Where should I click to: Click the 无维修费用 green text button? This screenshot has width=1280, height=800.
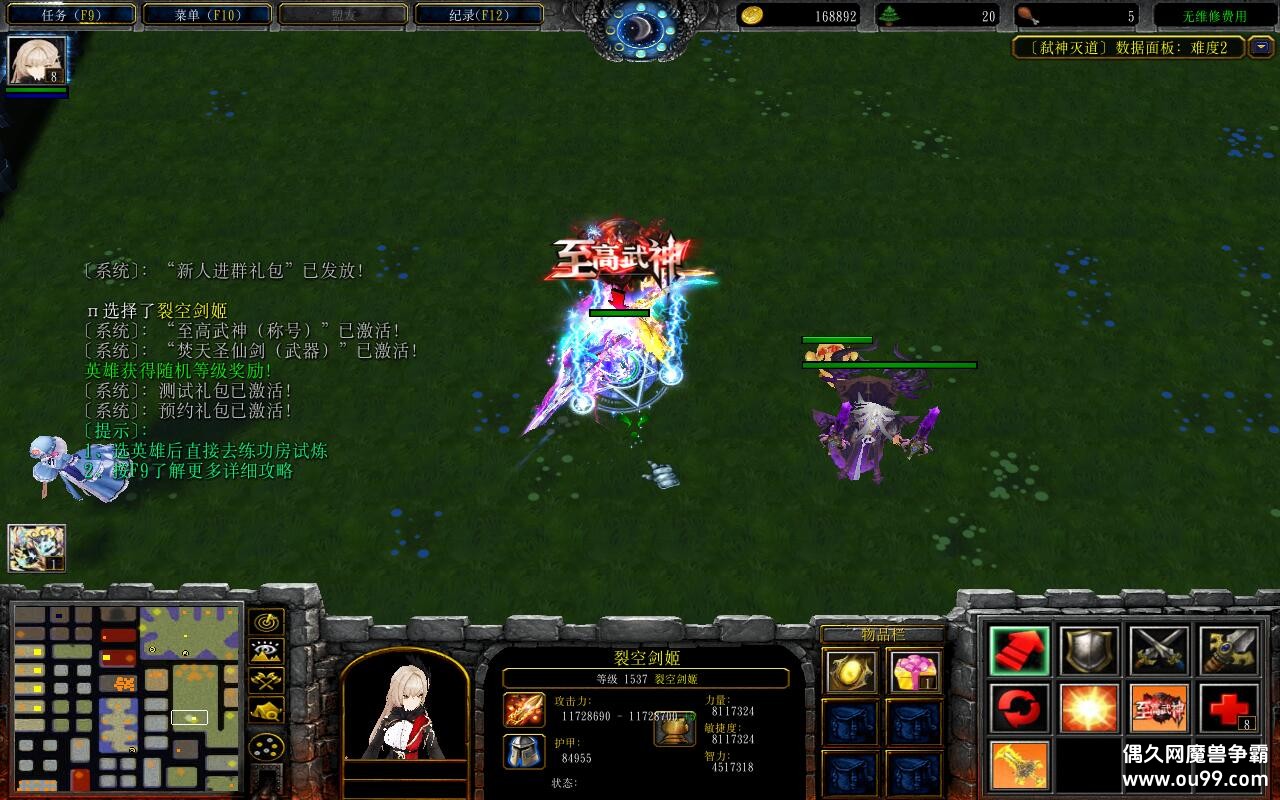[x=1213, y=14]
